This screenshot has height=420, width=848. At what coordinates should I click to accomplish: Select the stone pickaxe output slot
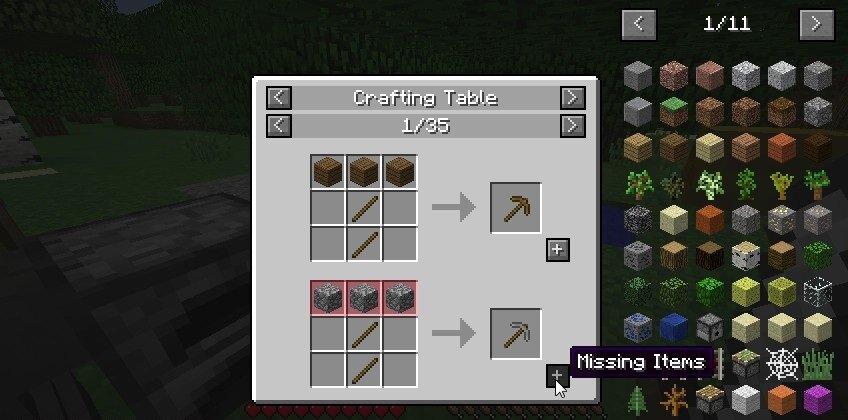516,334
